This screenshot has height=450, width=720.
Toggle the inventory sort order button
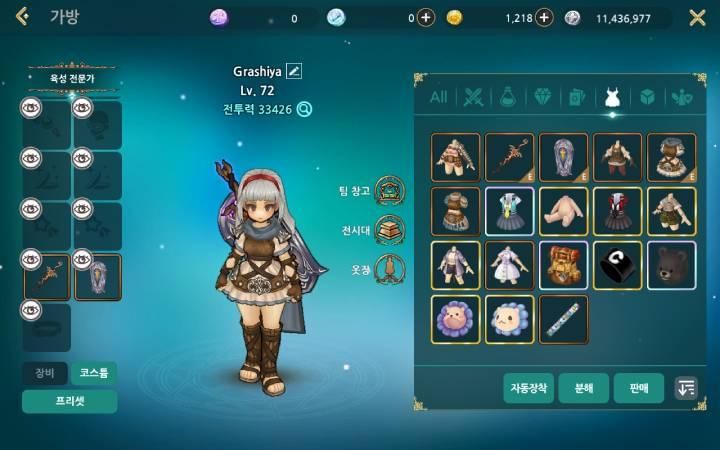[x=686, y=388]
